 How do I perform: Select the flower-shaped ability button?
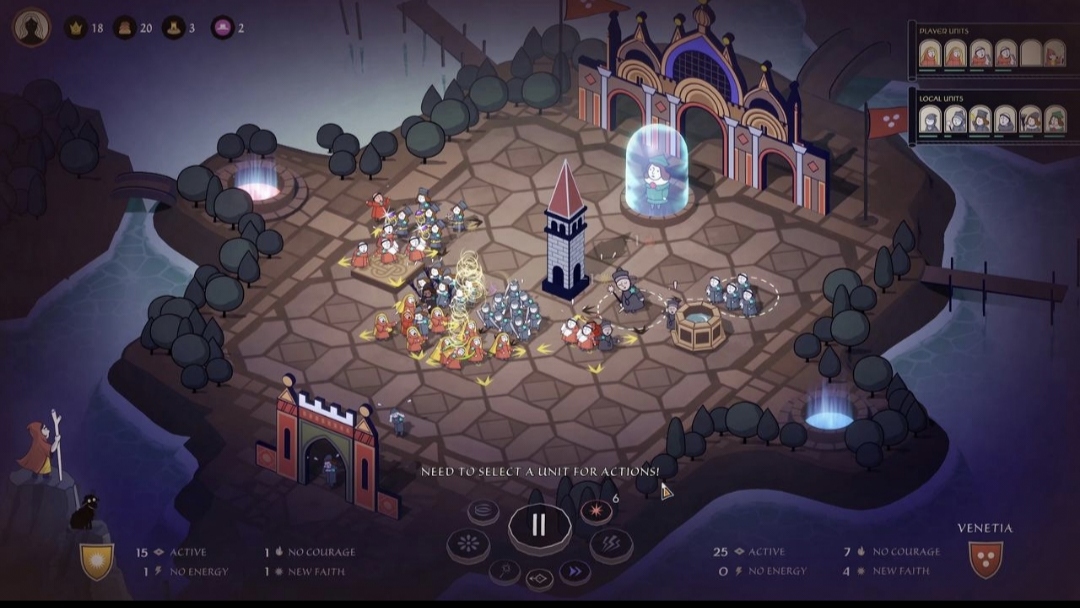[x=467, y=545]
